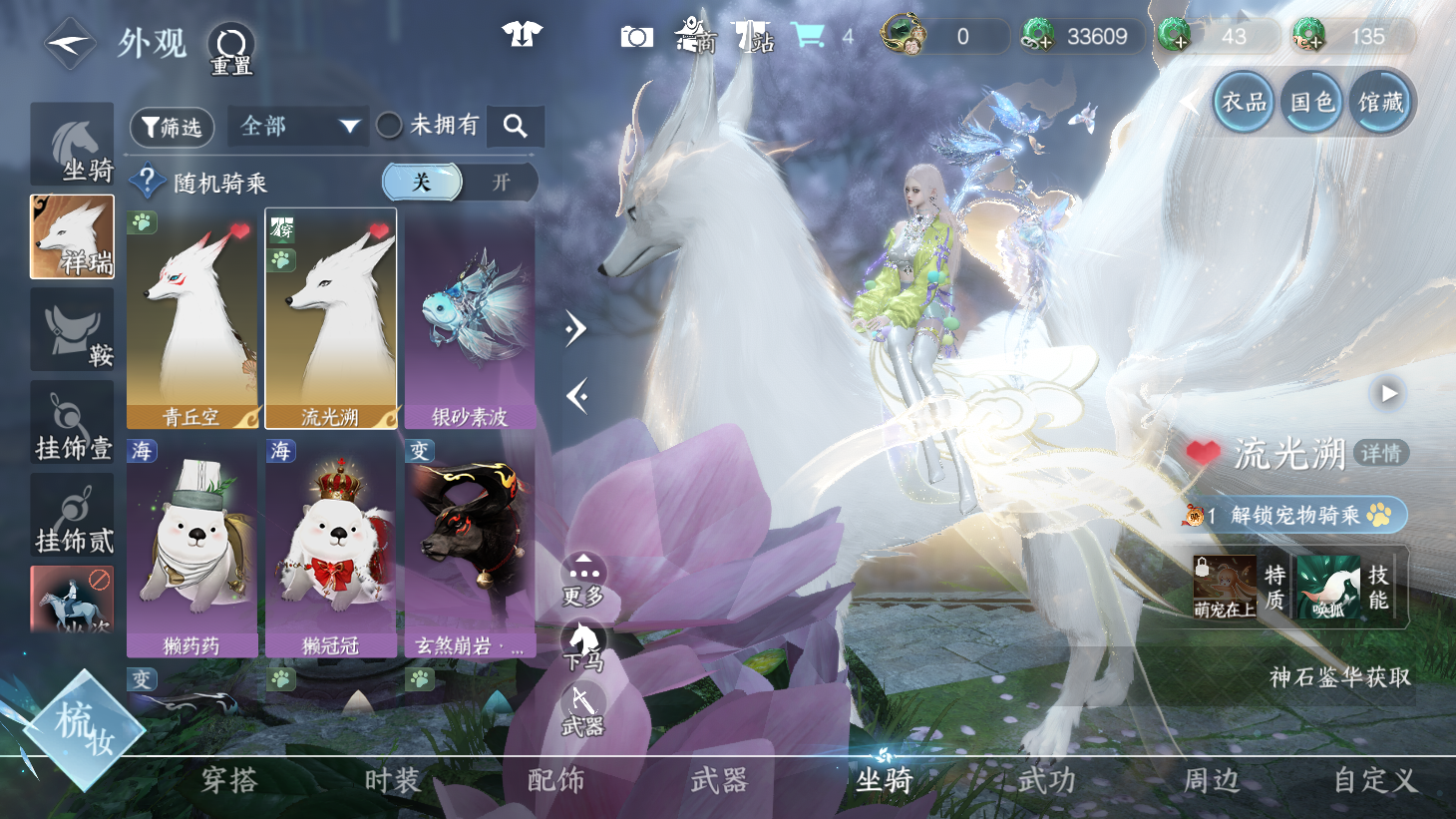1456x819 pixels.
Task: Select the 獭冠冠 crowned bear mount
Action: (x=331, y=548)
